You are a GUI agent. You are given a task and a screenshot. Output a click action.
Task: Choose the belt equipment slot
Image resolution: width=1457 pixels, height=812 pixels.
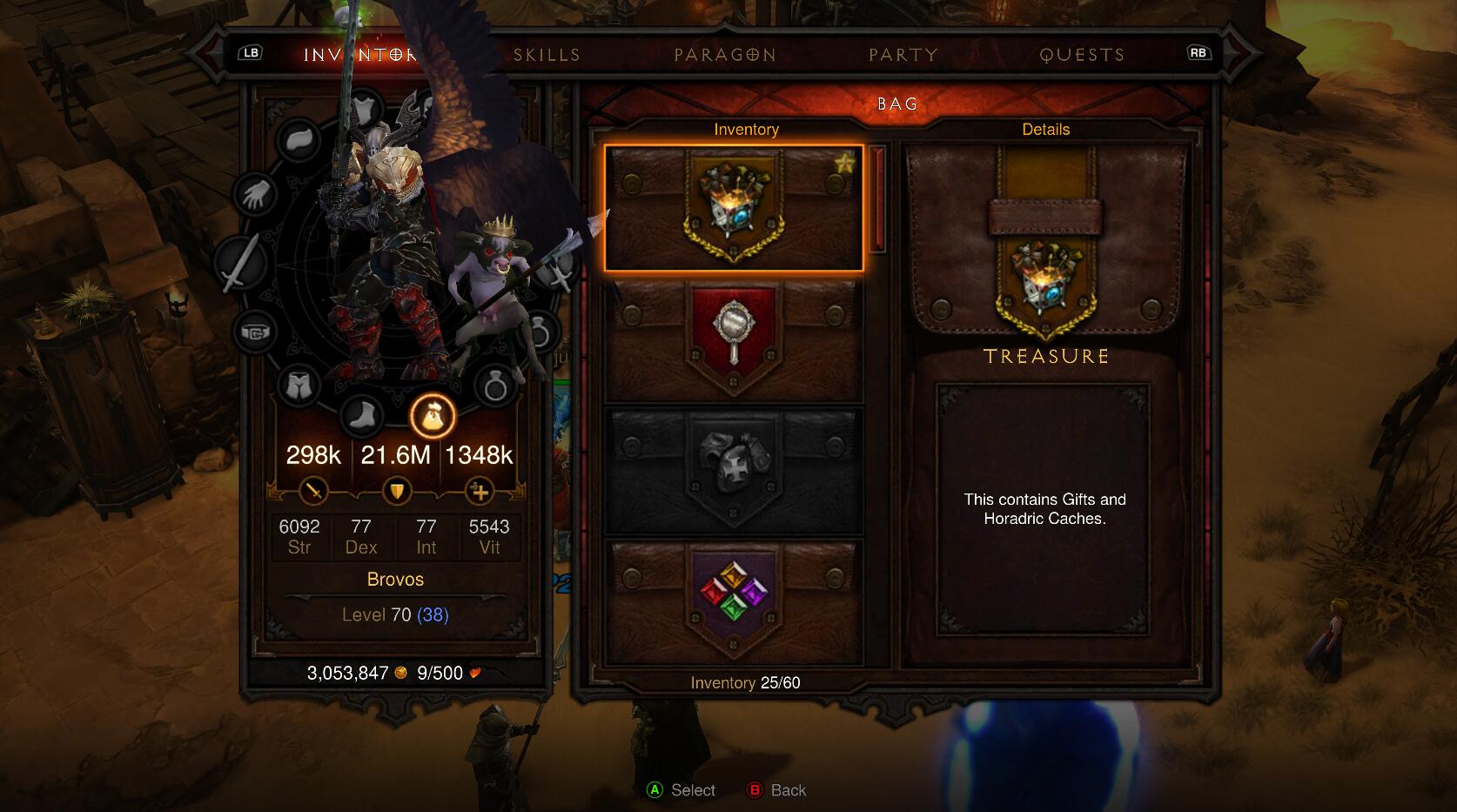(x=255, y=332)
